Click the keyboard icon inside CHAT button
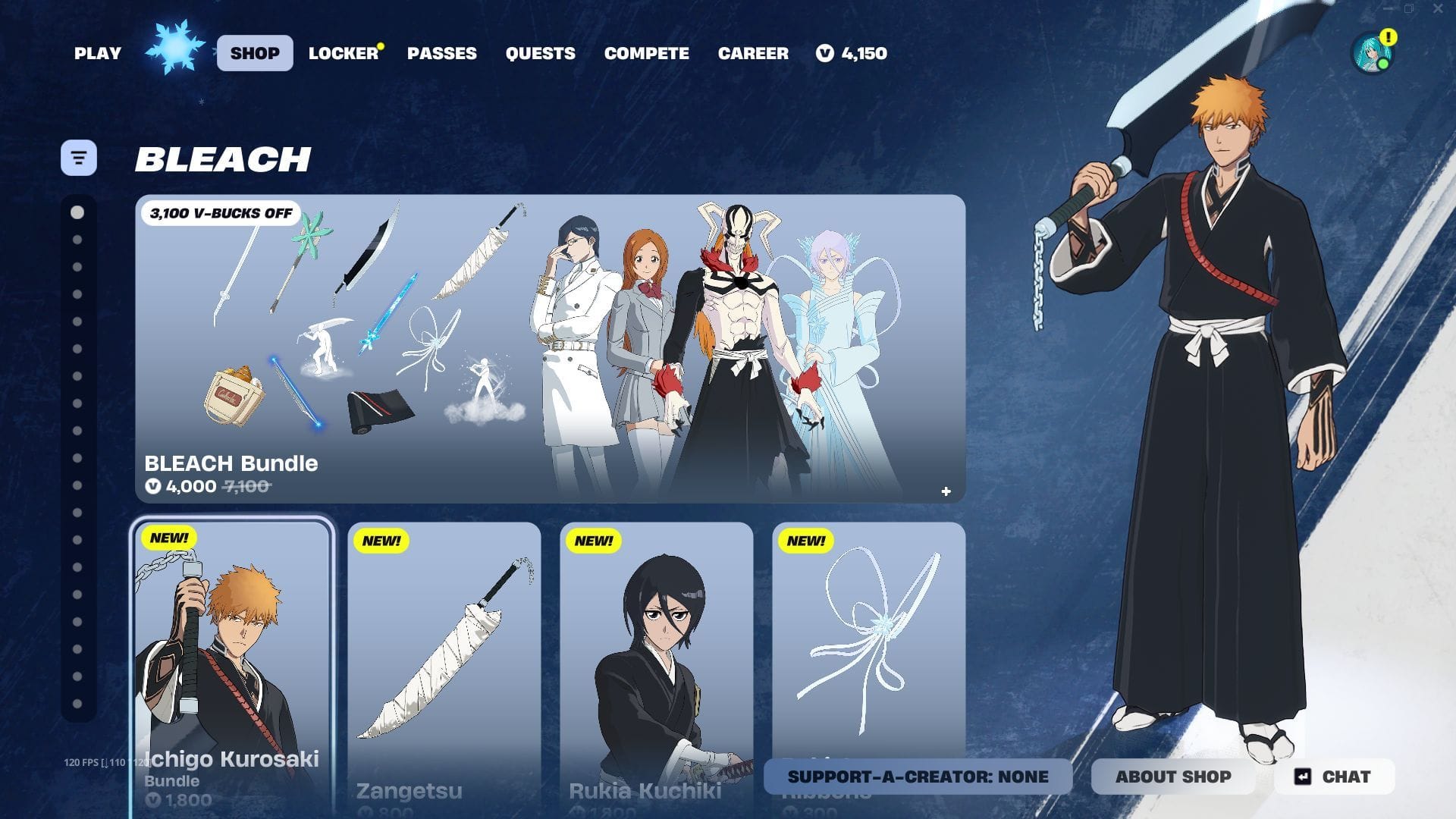1456x819 pixels. tap(1302, 777)
